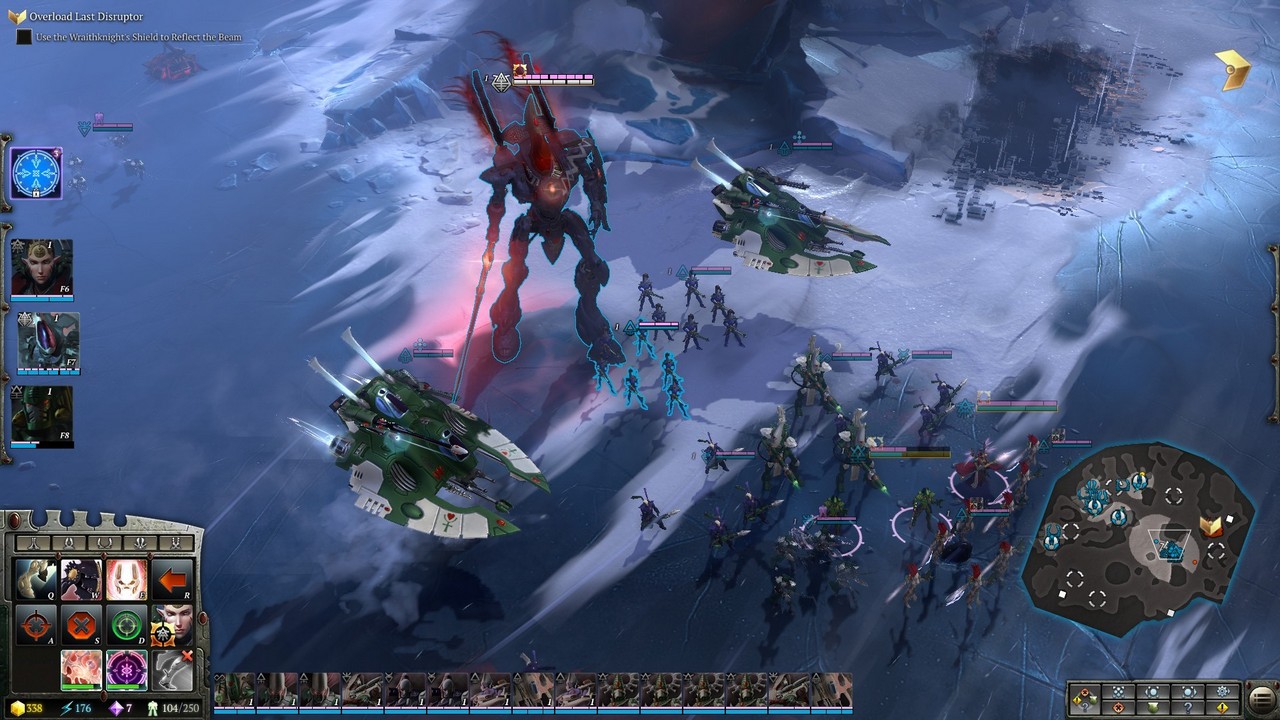
Task: Click the golden objective marker in the screen corner
Action: (1235, 70)
